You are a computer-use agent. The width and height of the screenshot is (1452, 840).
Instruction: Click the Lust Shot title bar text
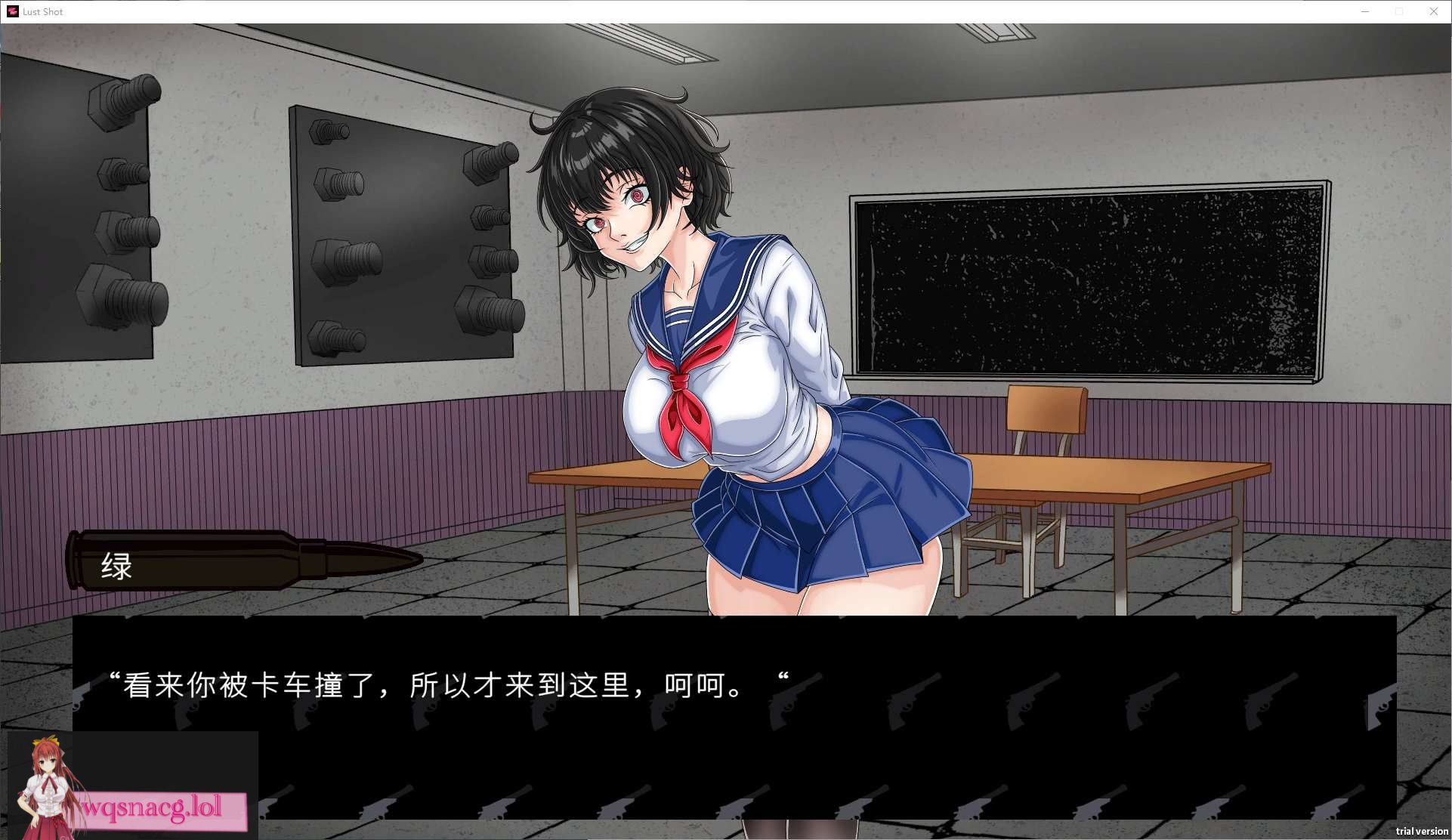[42, 11]
